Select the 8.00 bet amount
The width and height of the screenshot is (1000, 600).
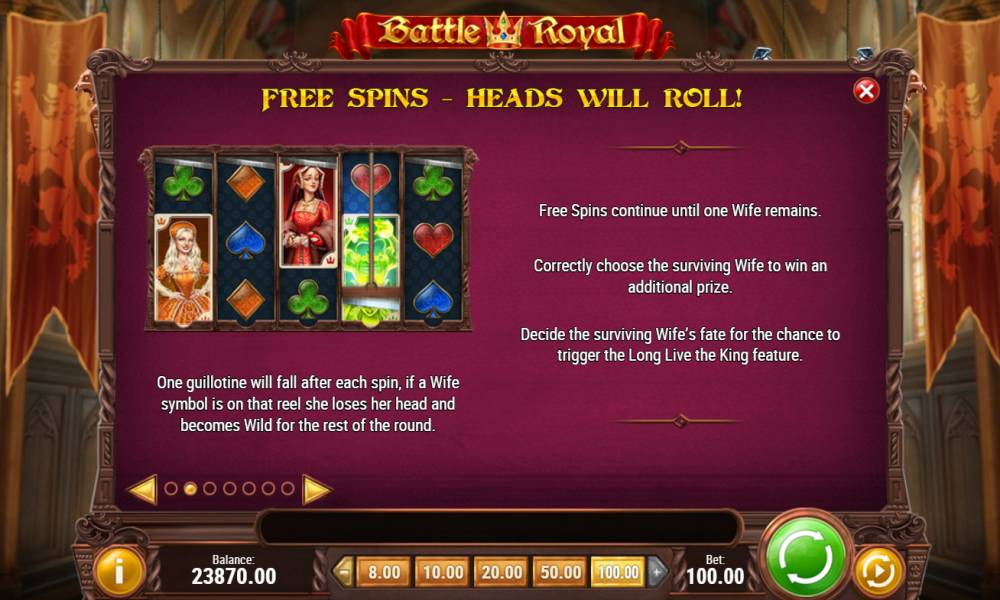[383, 572]
